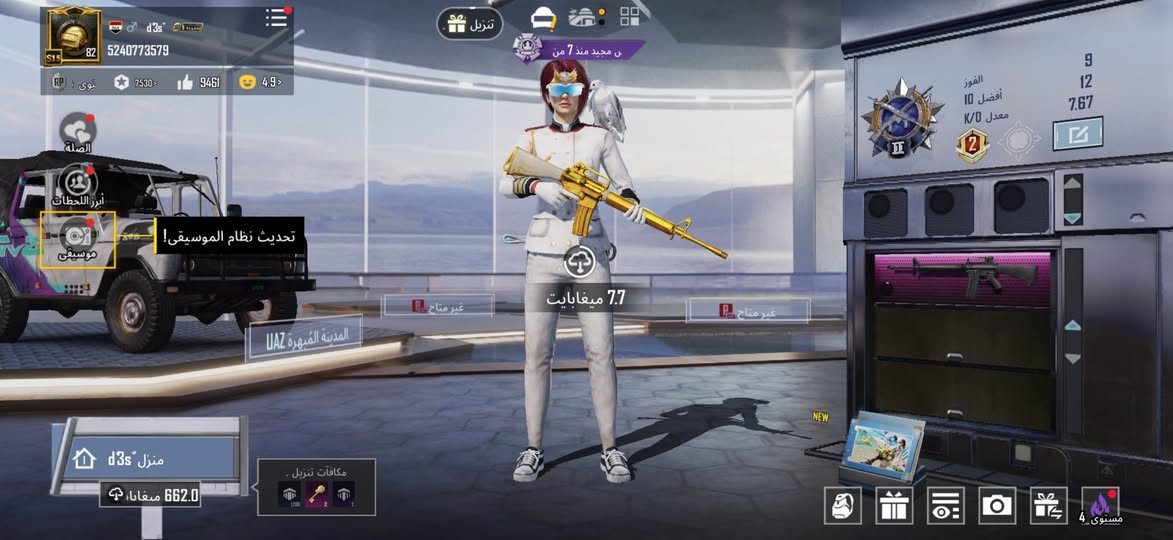Activate the camera photo button
Image resolution: width=1173 pixels, height=540 pixels.
996,505
